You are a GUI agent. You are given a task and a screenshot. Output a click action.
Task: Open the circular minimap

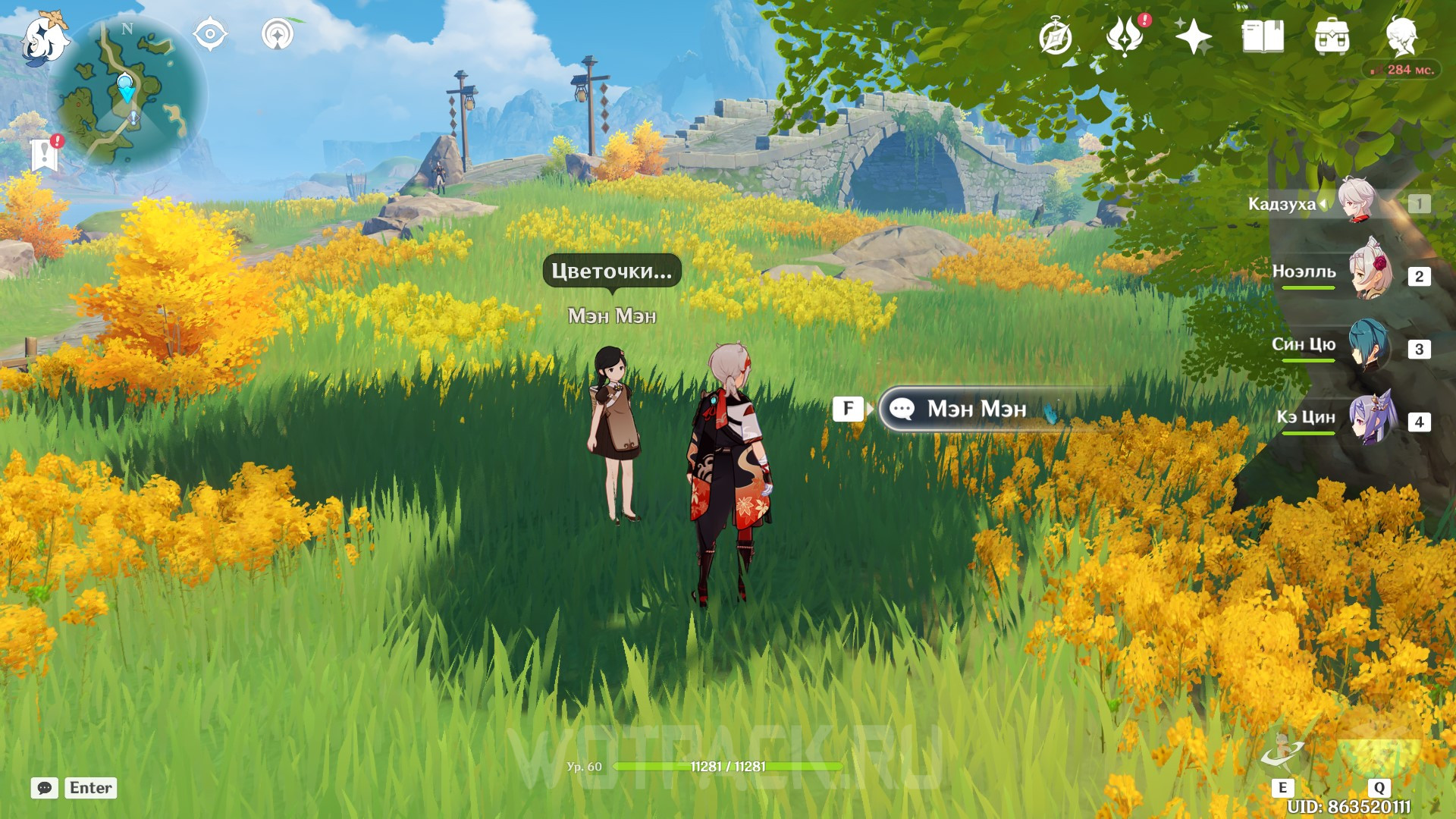tap(127, 96)
